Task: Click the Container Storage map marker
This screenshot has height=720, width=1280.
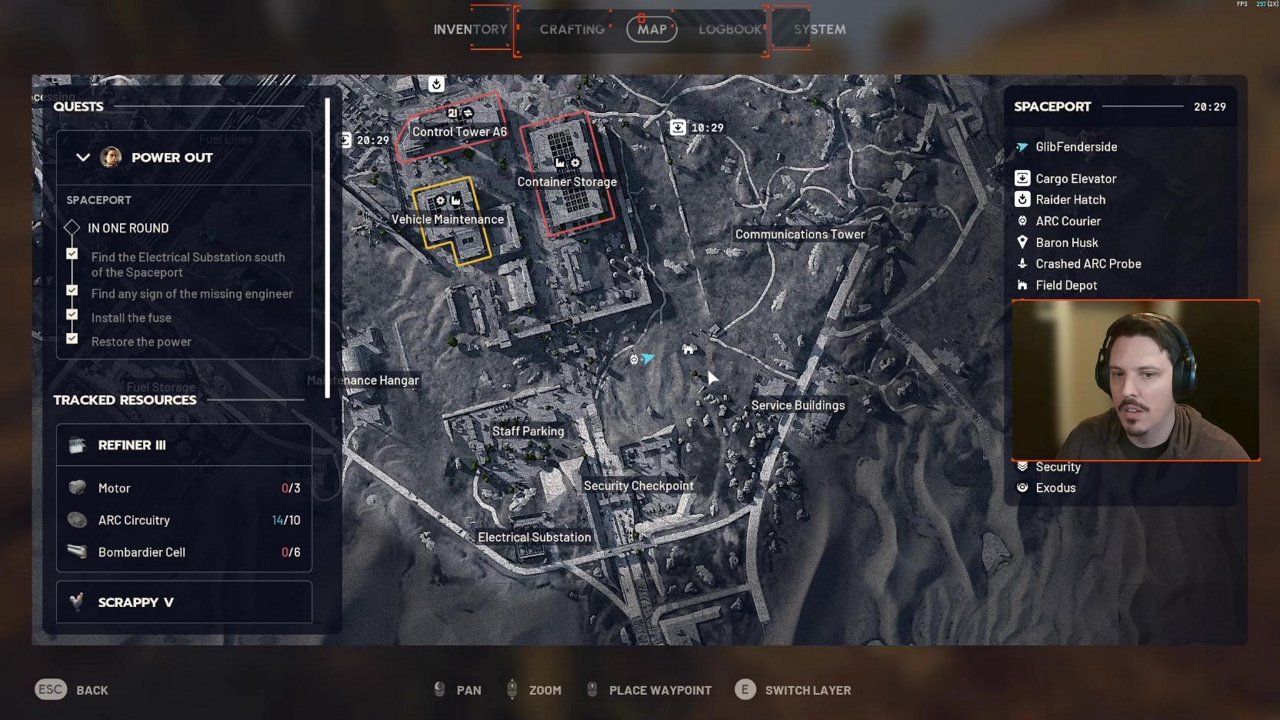Action: coord(566,181)
